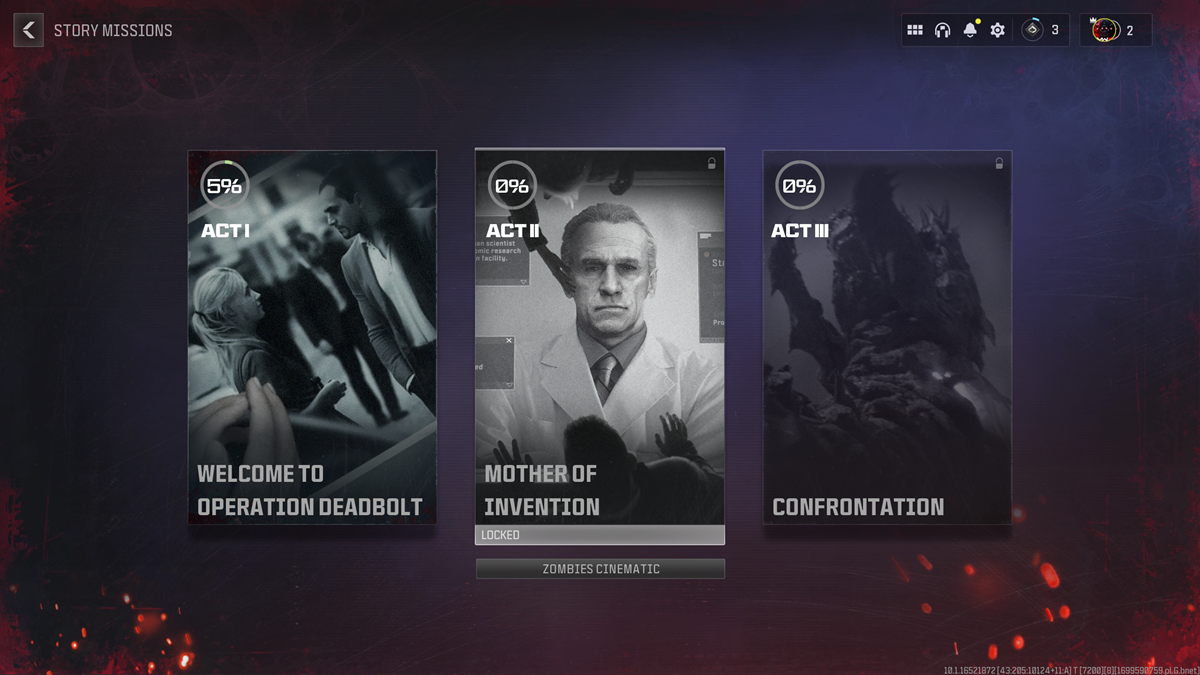Open settings with the gear icon

[997, 30]
